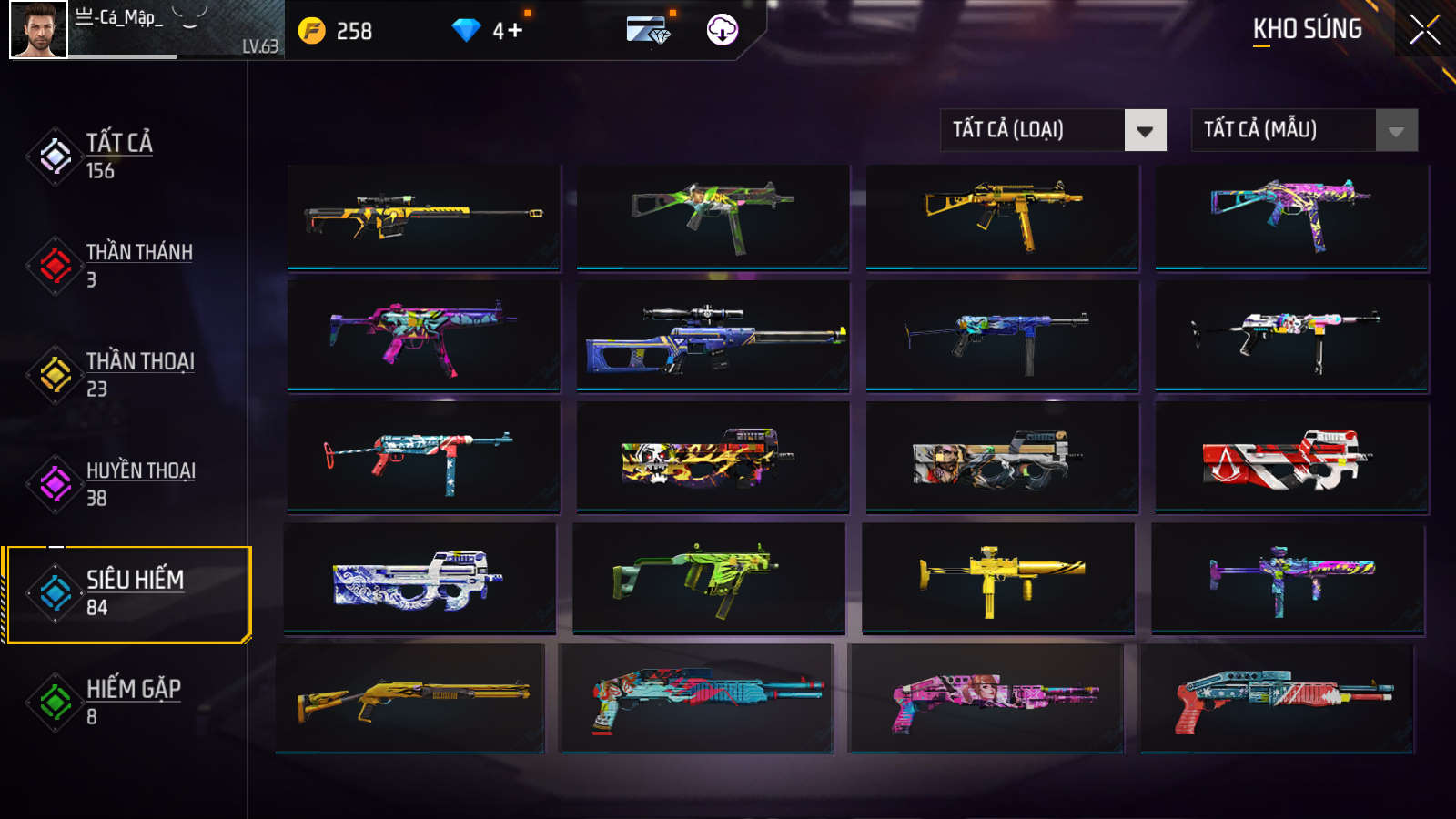Viewport: 1456px width, 819px height.
Task: Close the Kho Súng weapon vault
Action: [1424, 30]
